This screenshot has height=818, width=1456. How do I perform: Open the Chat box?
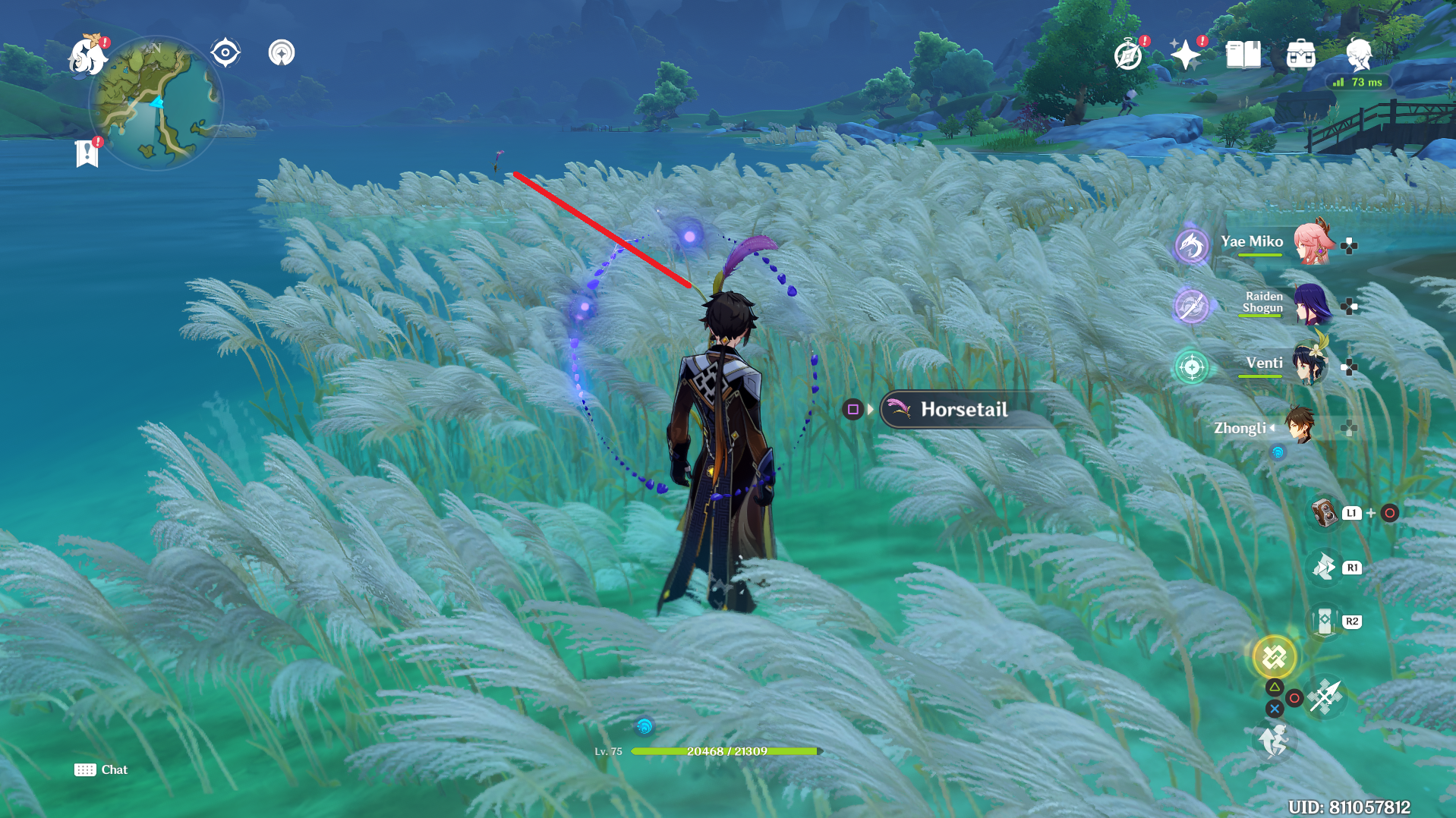click(x=101, y=769)
